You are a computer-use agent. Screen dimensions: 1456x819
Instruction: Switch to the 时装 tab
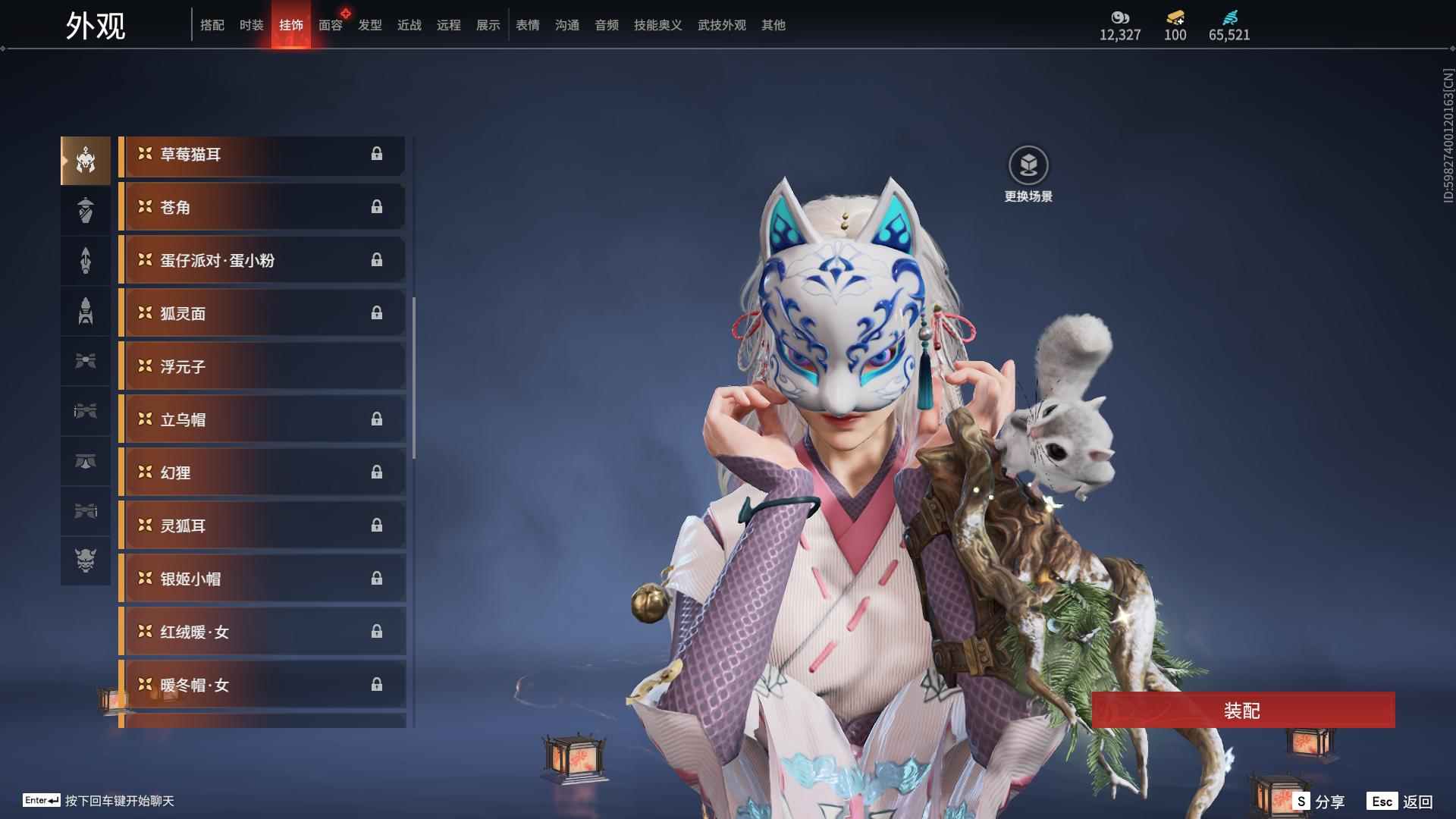click(251, 25)
